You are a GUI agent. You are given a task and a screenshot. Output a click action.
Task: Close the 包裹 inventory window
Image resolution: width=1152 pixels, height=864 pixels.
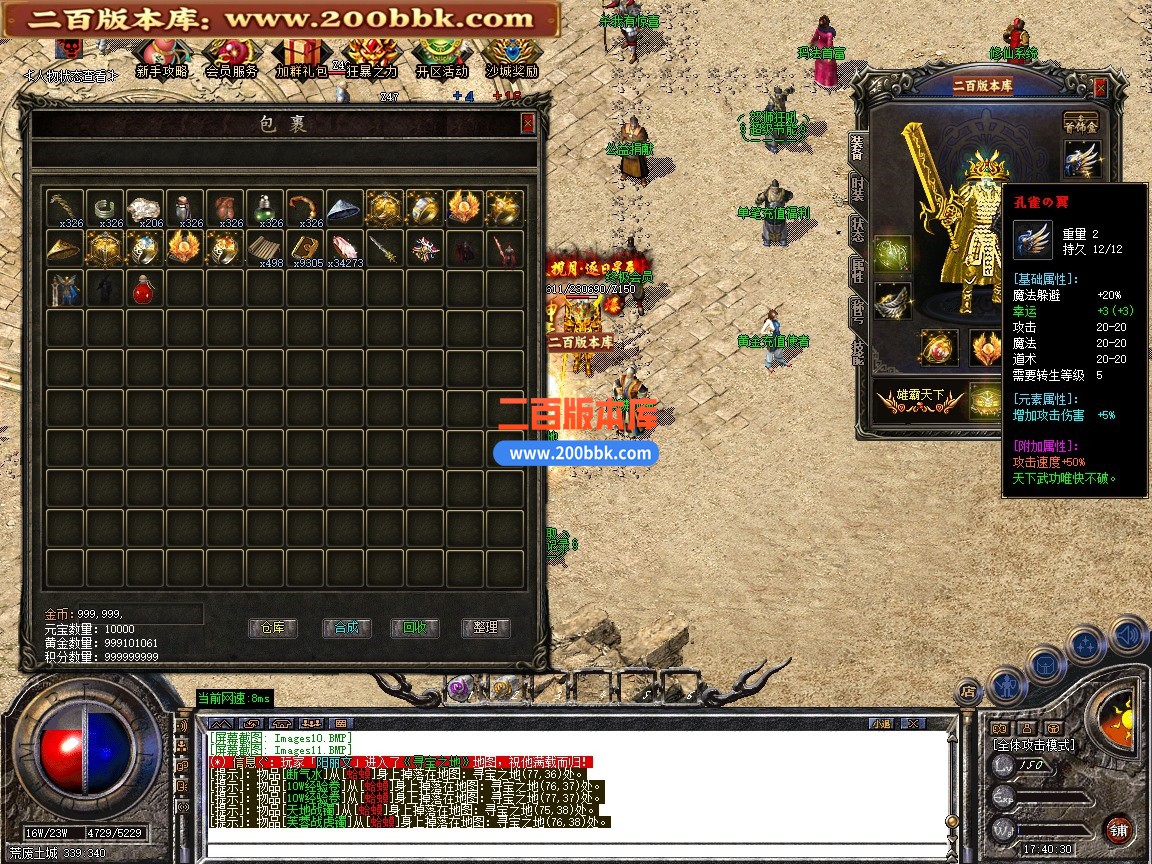pyautogui.click(x=528, y=123)
